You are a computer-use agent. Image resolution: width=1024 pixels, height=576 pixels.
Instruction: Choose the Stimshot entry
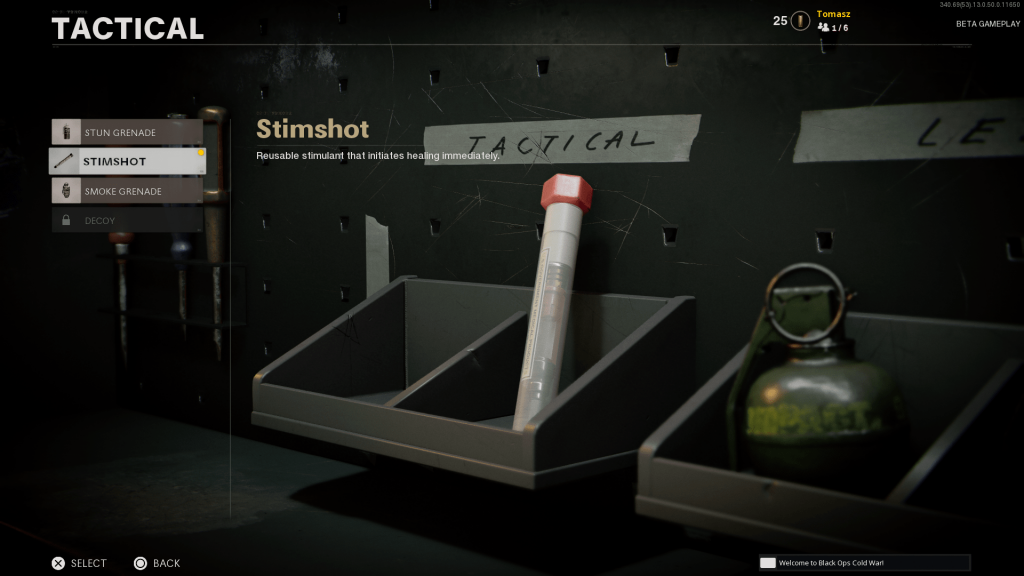[127, 161]
